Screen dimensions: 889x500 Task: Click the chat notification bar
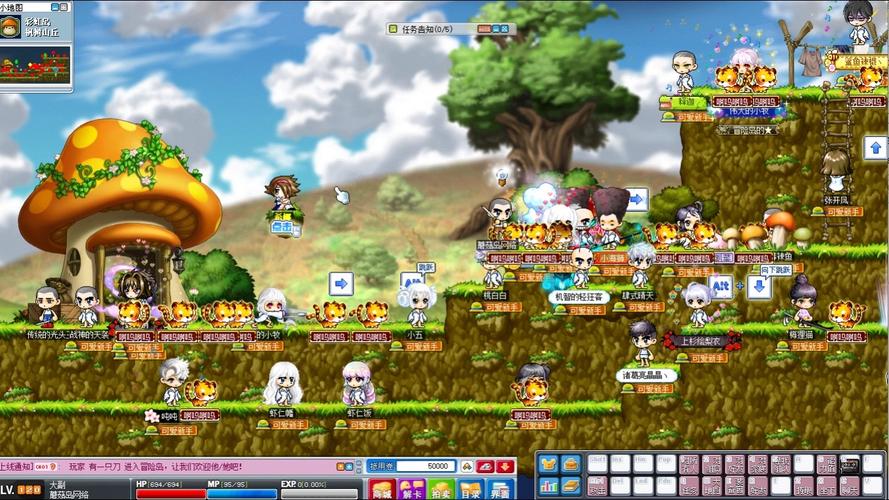[x=180, y=466]
